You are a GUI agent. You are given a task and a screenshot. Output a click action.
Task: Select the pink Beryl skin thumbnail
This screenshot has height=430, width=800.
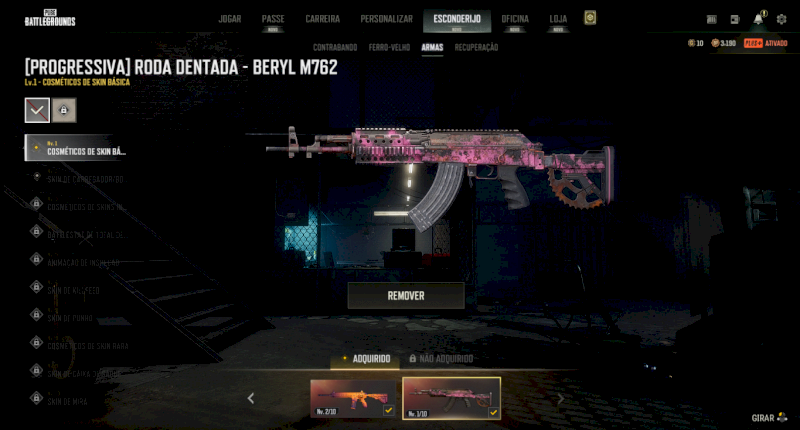[451, 398]
